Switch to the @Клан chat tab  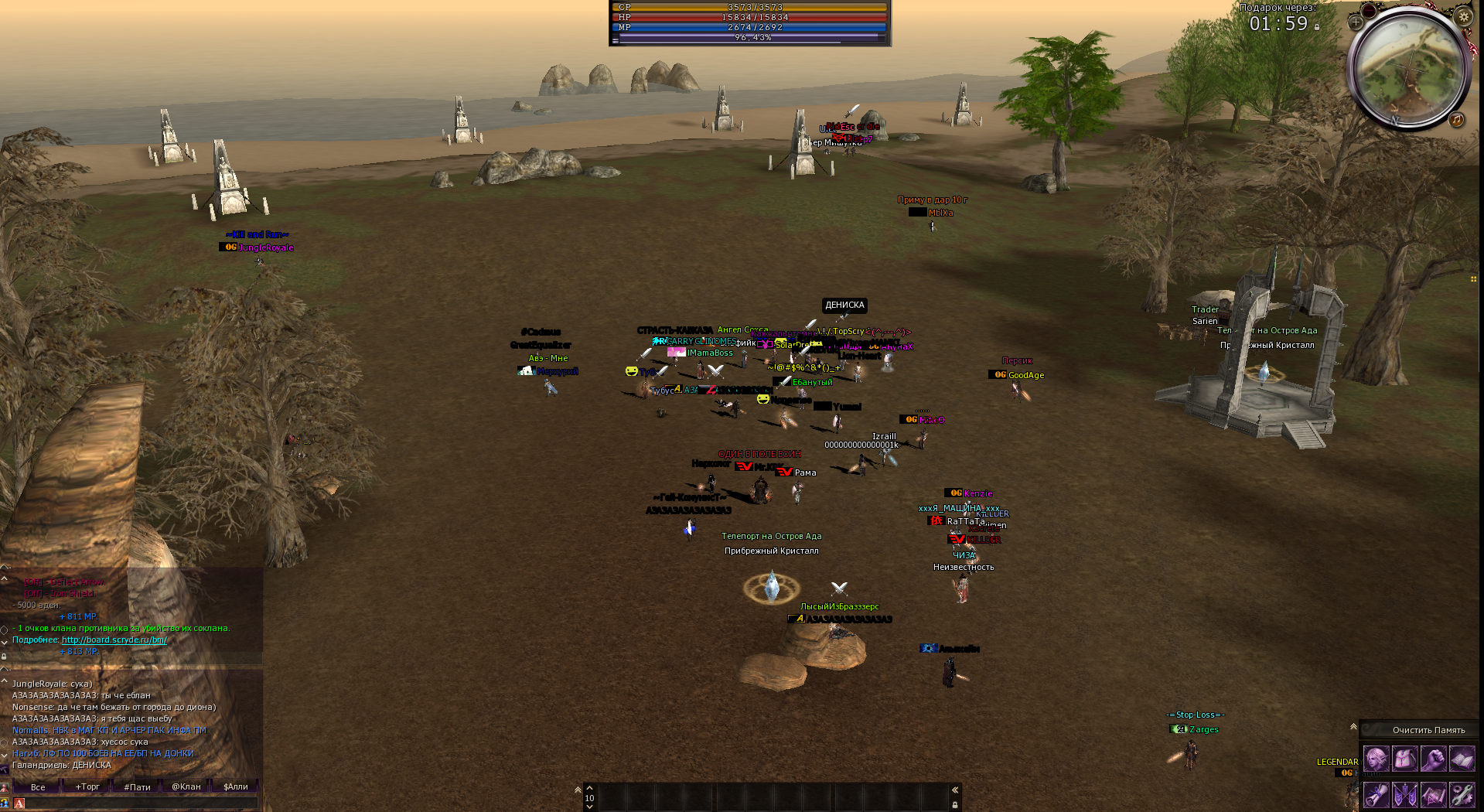click(x=186, y=787)
